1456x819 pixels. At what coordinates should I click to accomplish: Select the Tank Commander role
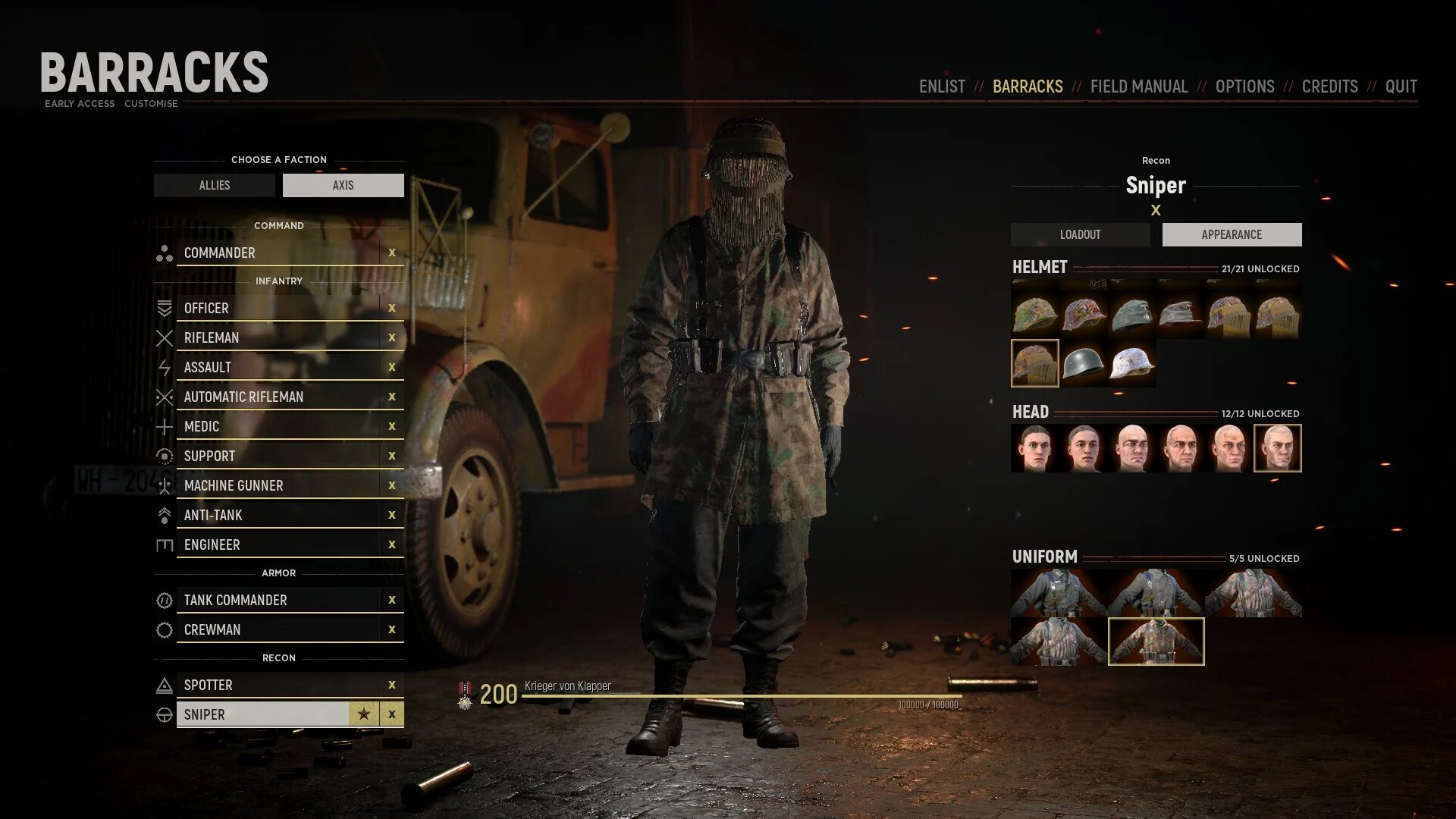click(x=278, y=601)
